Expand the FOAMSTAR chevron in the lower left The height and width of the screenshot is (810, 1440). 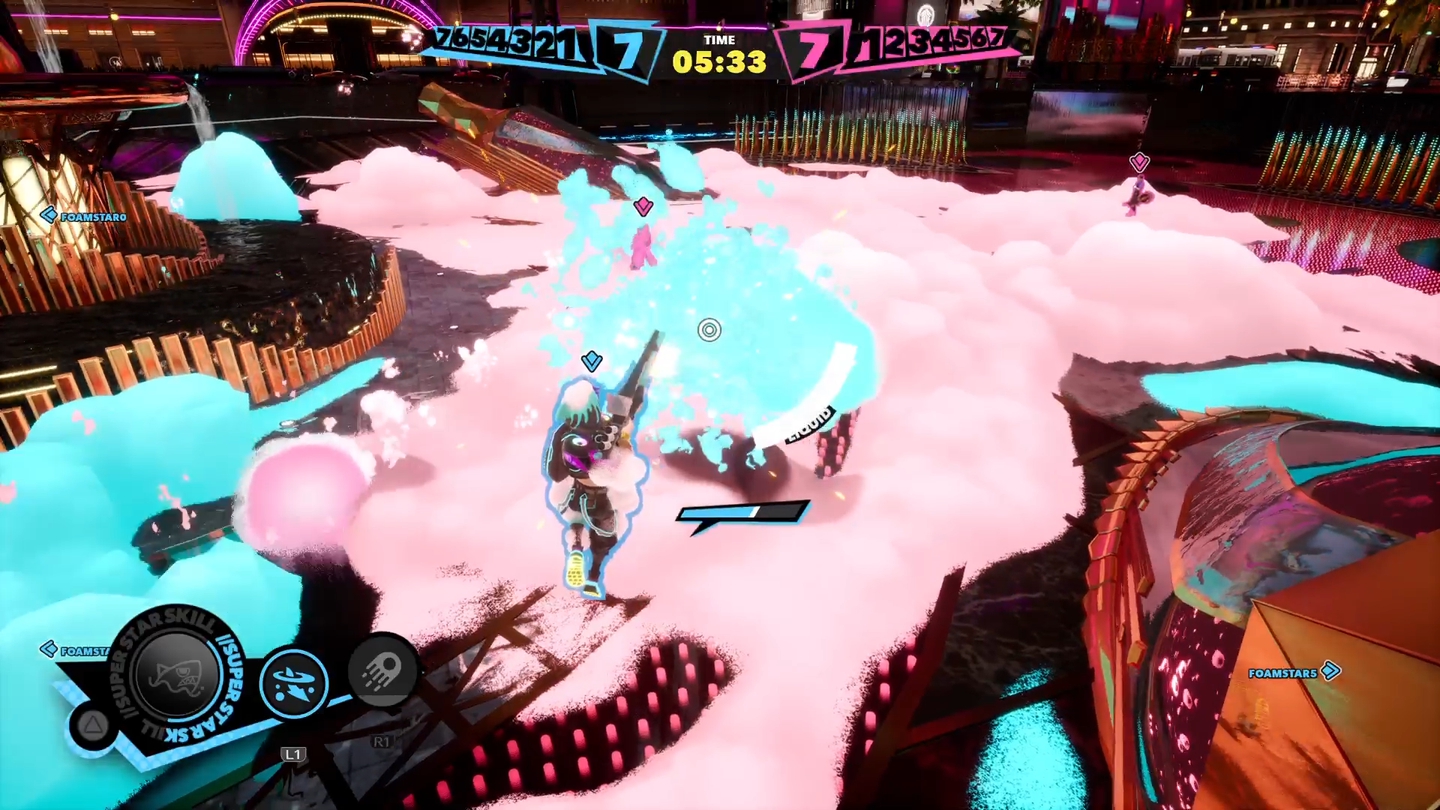point(48,649)
